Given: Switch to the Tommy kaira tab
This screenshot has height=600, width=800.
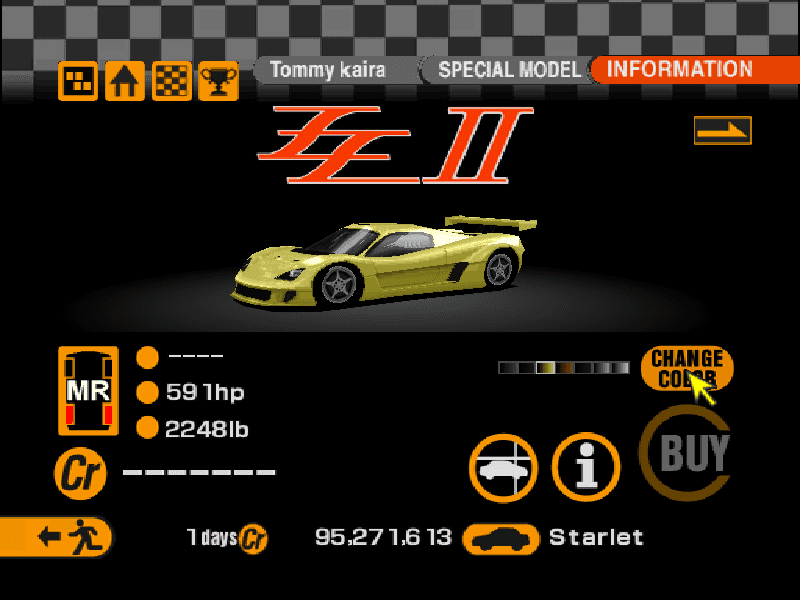Looking at the screenshot, I should click(x=327, y=70).
